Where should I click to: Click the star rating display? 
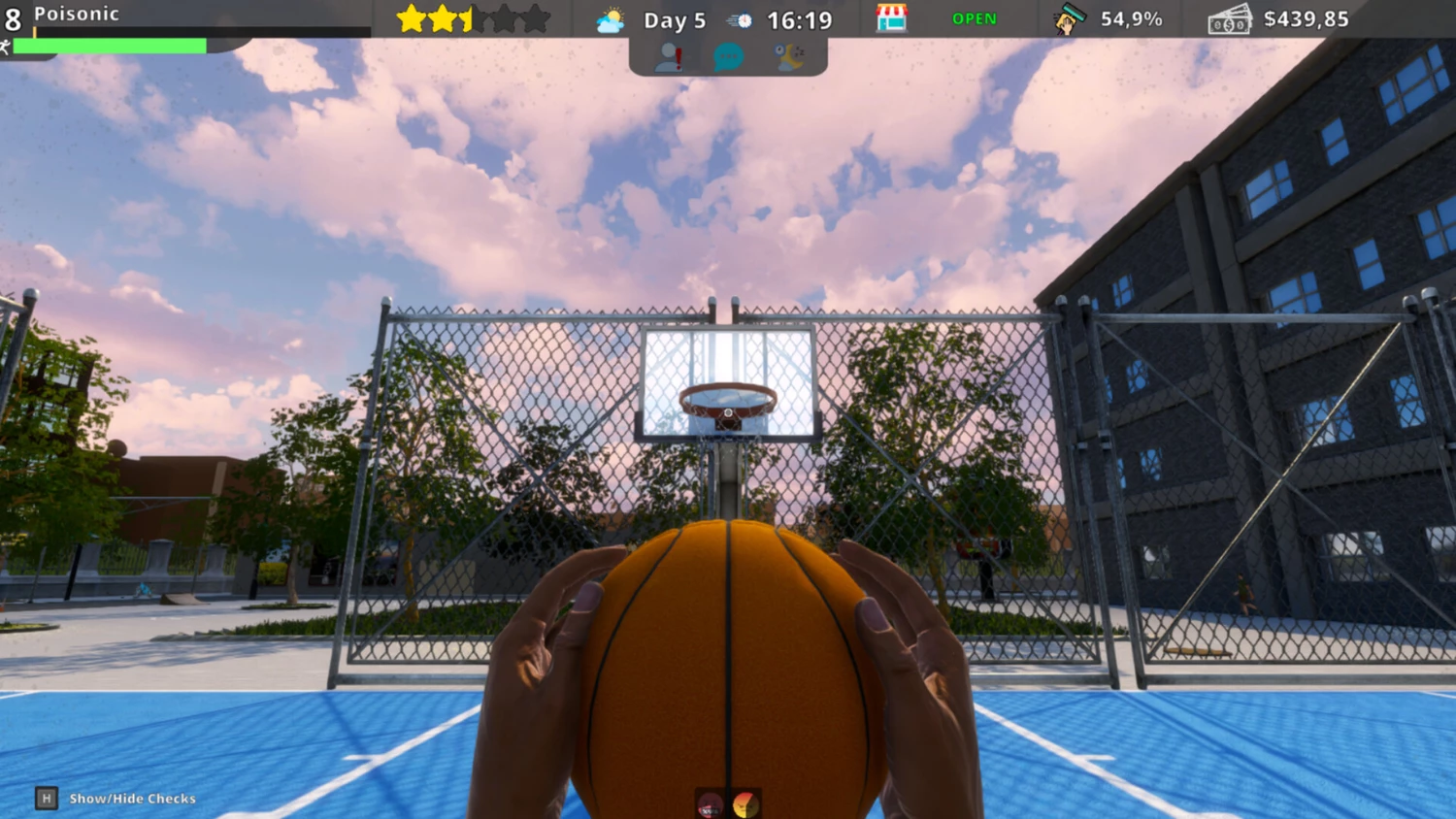tap(474, 18)
